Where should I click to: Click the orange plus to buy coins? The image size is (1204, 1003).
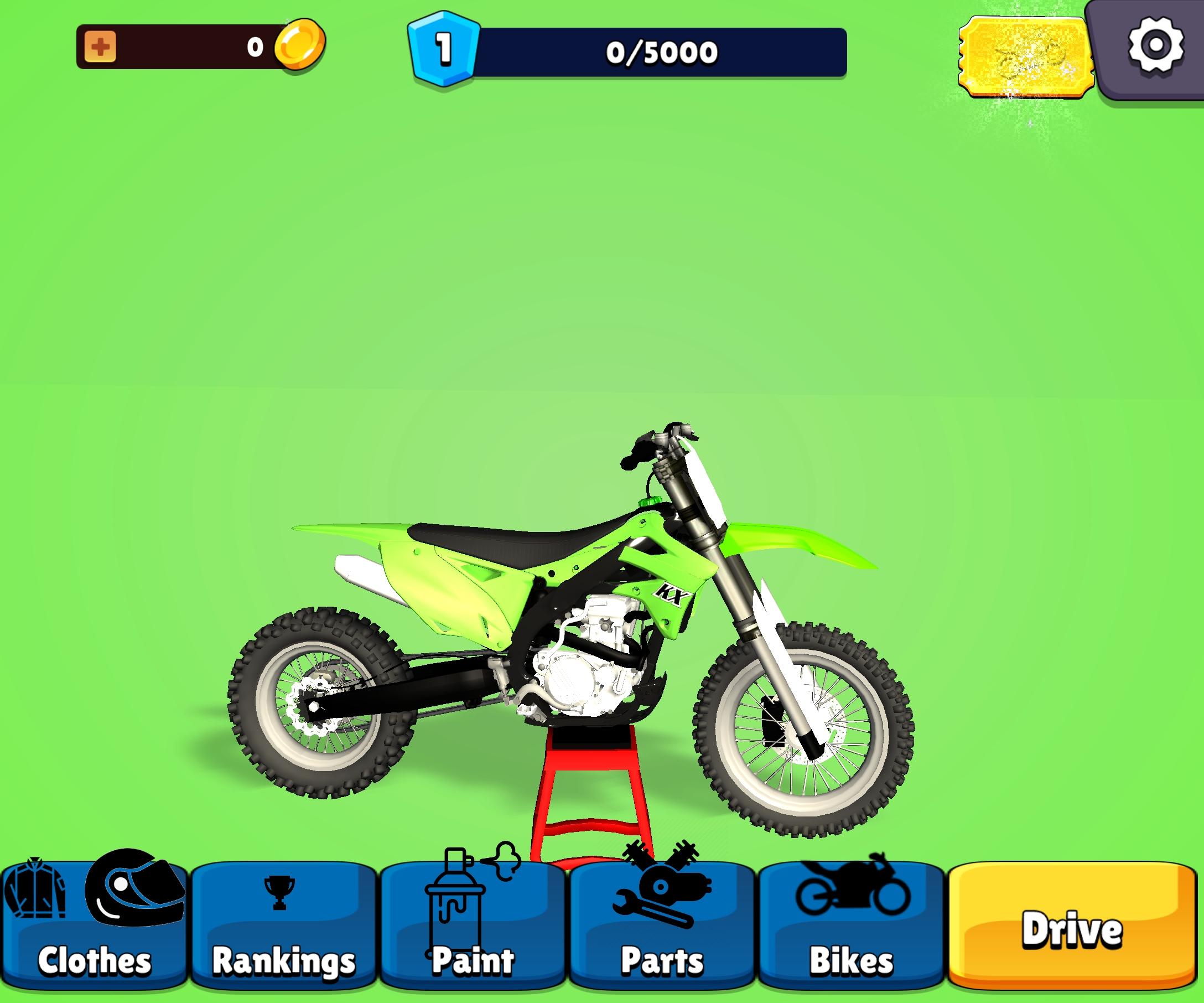point(100,47)
